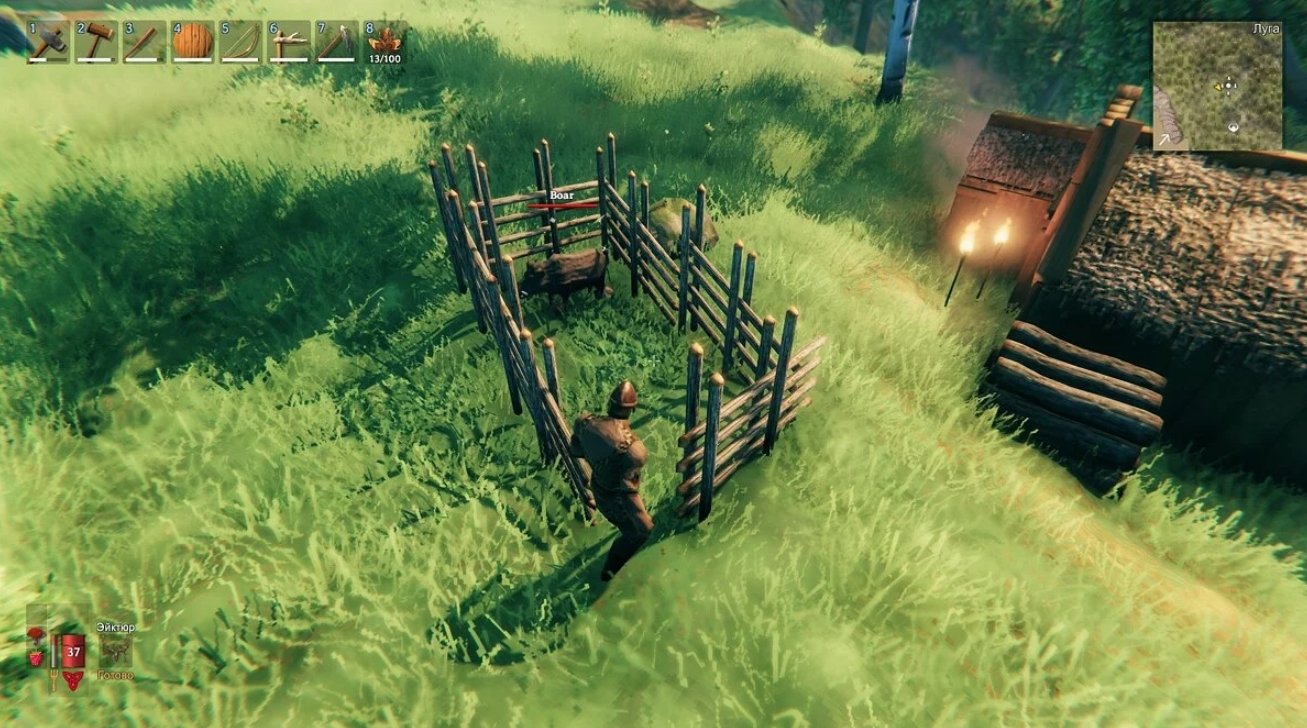The image size is (1307, 728).
Task: Click the wind direction arrow on the minimap
Action: 1164,139
